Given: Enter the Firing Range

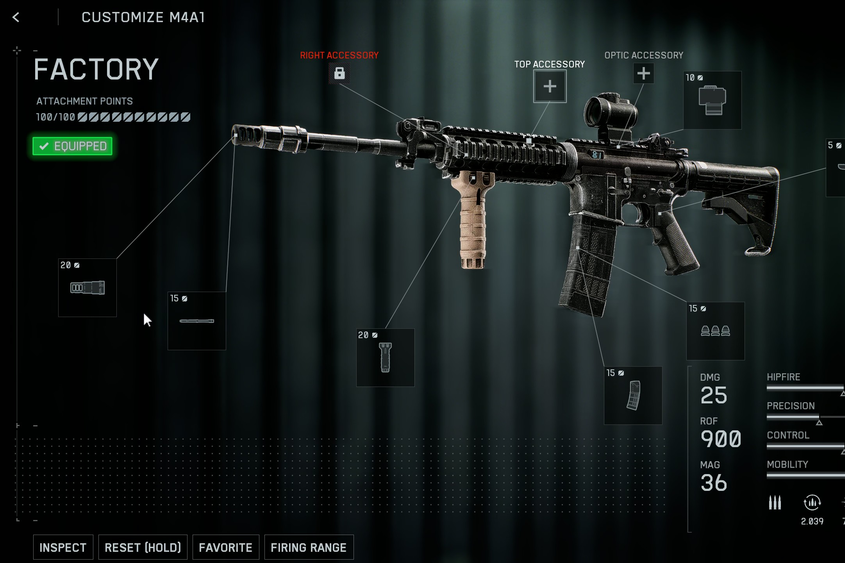Looking at the screenshot, I should (308, 547).
